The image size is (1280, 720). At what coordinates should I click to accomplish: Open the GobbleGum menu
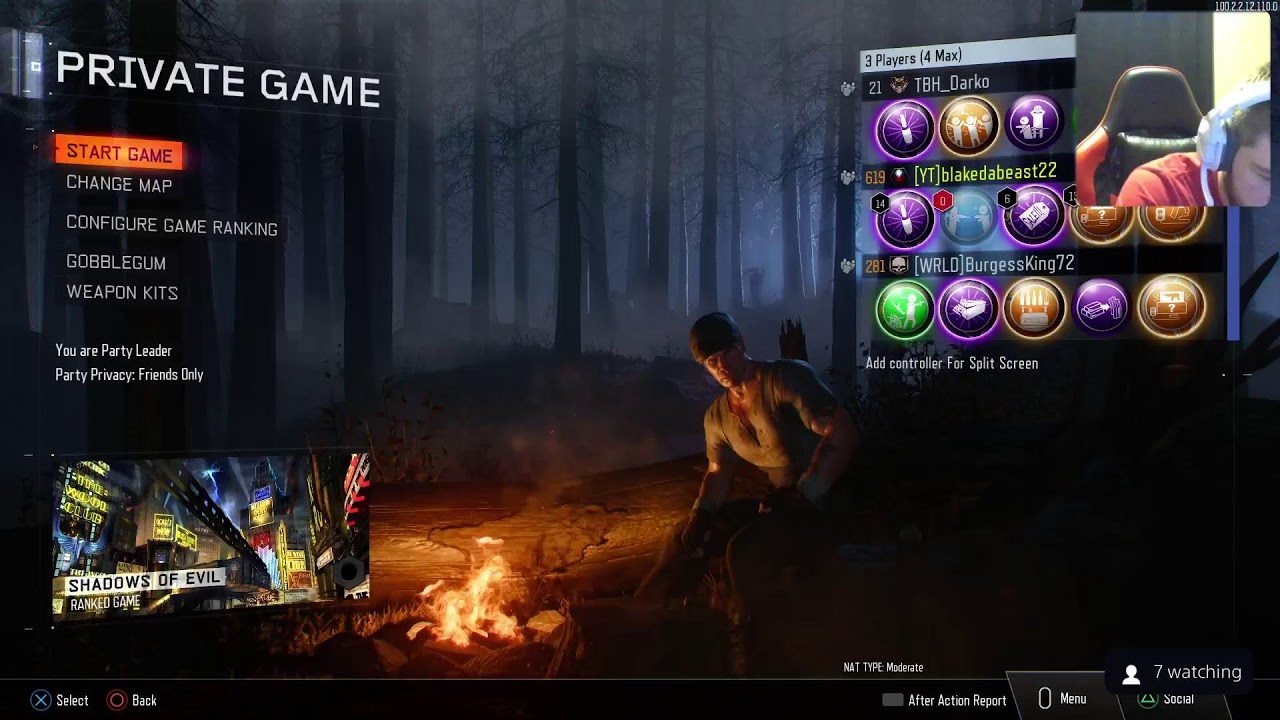pyautogui.click(x=116, y=262)
